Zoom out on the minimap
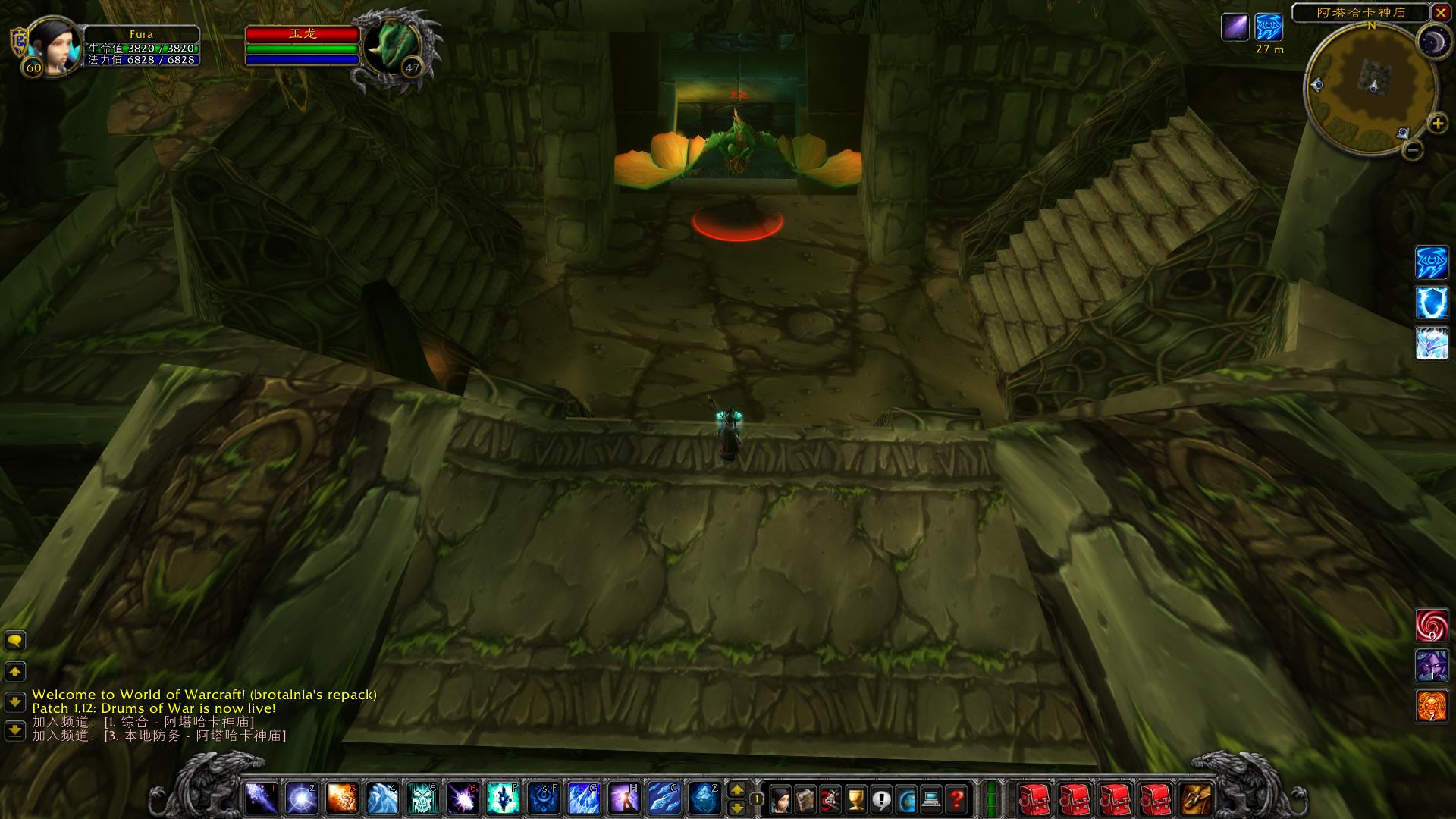1456x819 pixels. click(x=1412, y=150)
